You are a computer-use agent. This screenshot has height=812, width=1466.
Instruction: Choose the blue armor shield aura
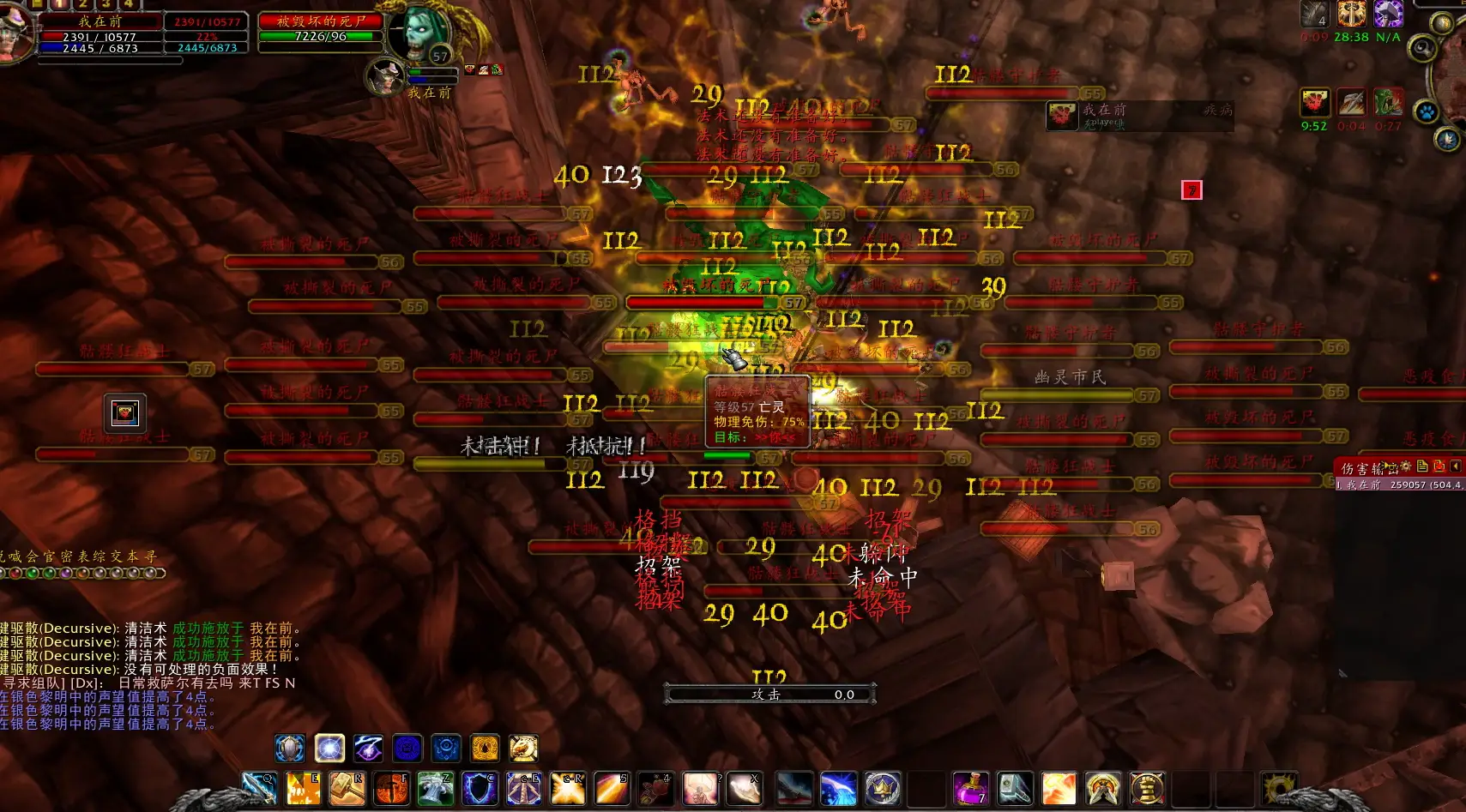tap(290, 749)
